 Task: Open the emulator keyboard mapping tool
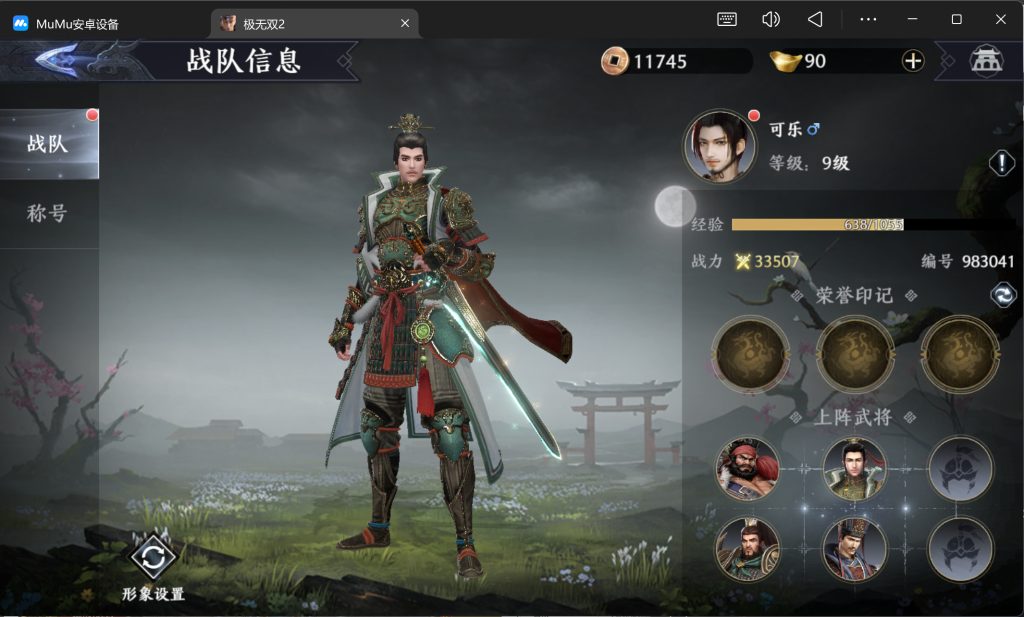tap(727, 19)
